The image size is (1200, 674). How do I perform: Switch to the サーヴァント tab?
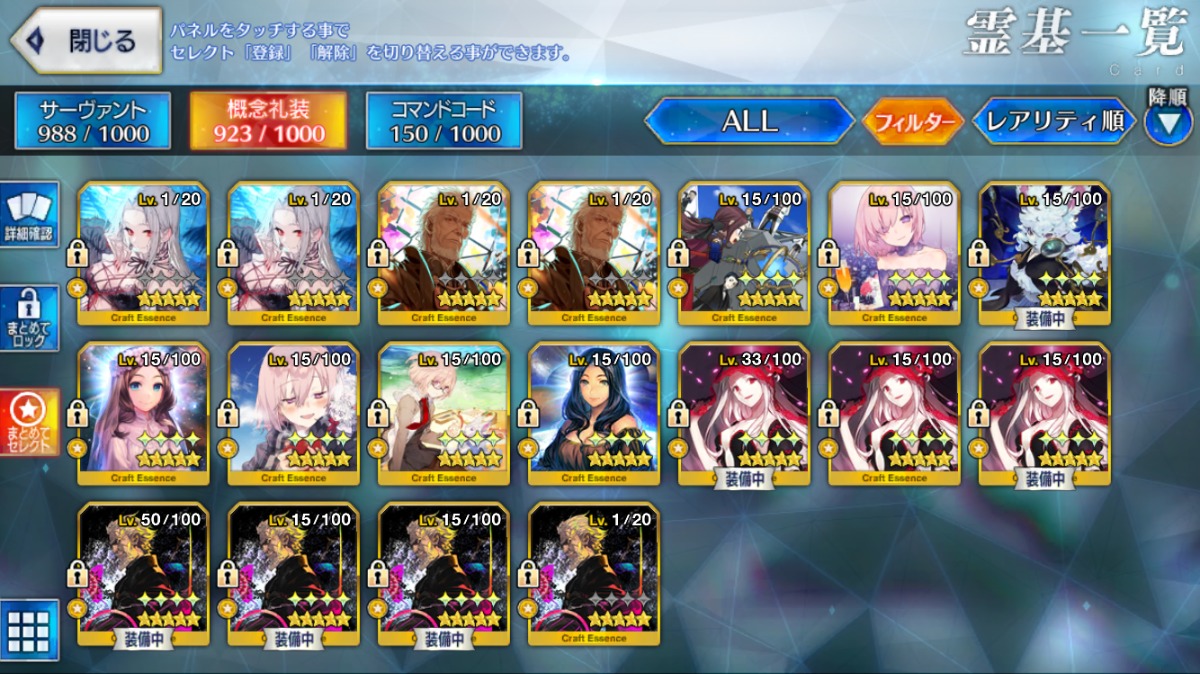click(93, 120)
